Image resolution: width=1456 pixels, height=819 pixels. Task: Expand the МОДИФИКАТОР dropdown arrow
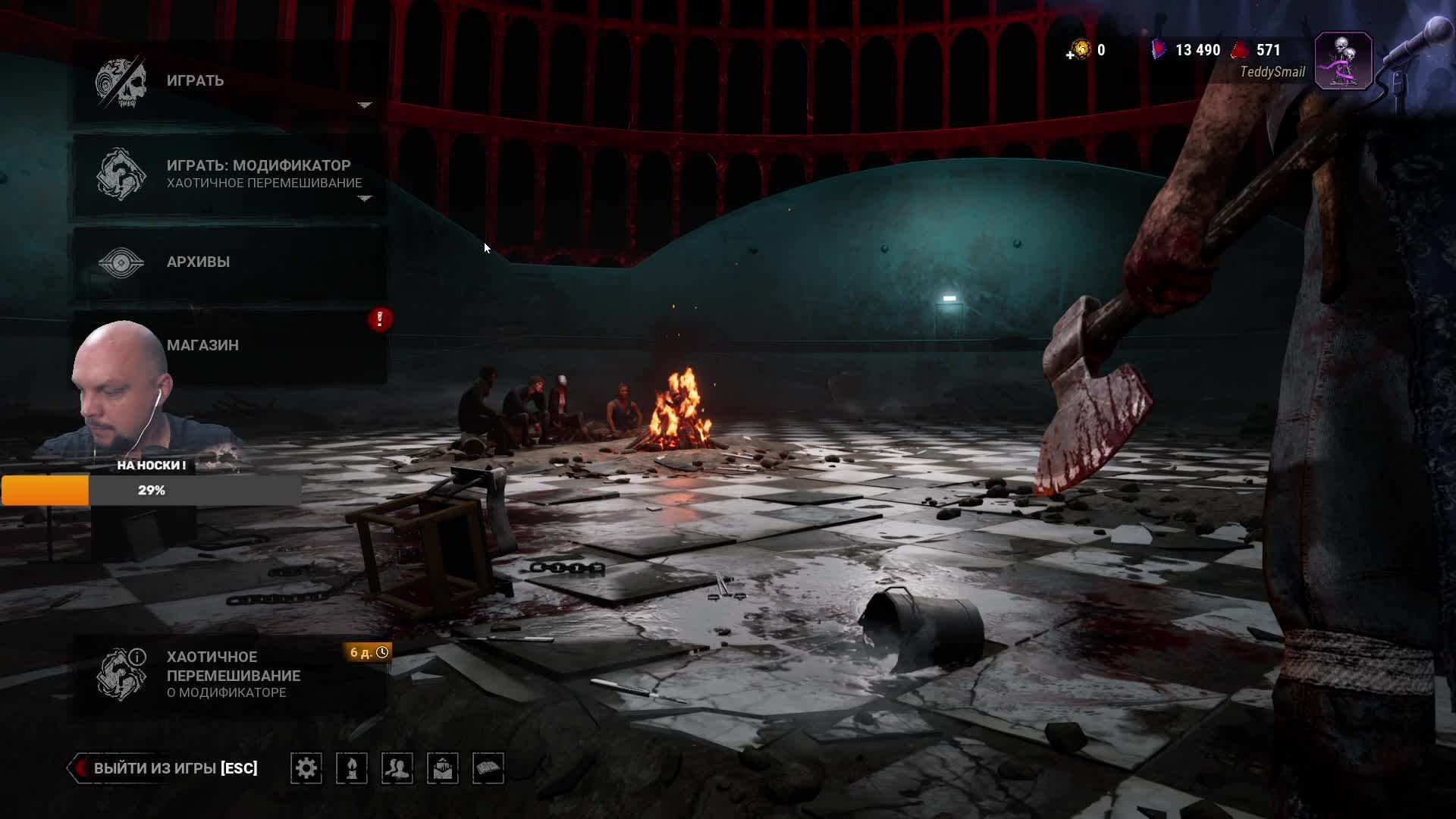click(x=365, y=199)
